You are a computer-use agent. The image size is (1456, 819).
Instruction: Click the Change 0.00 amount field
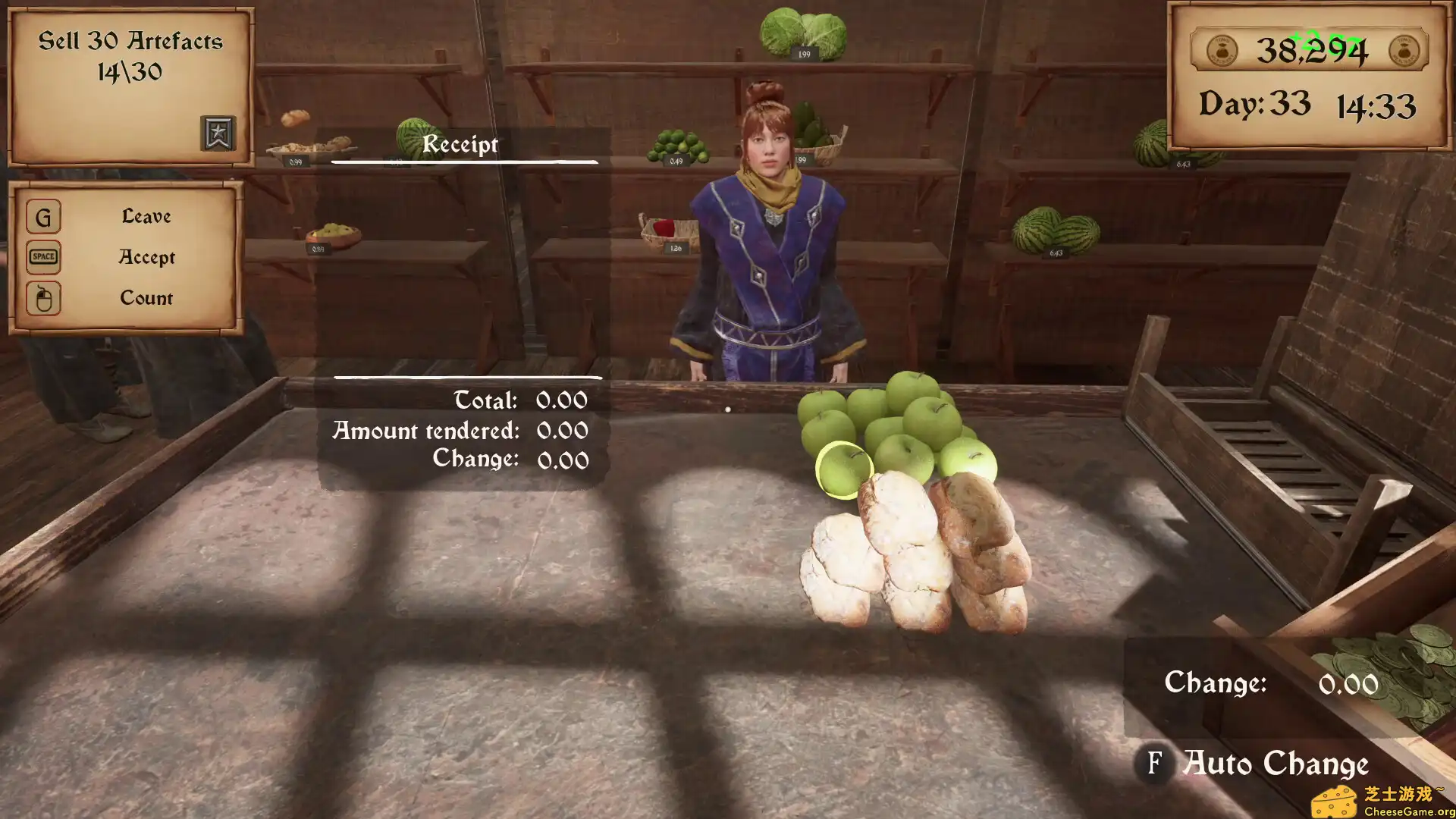pyautogui.click(x=1349, y=684)
